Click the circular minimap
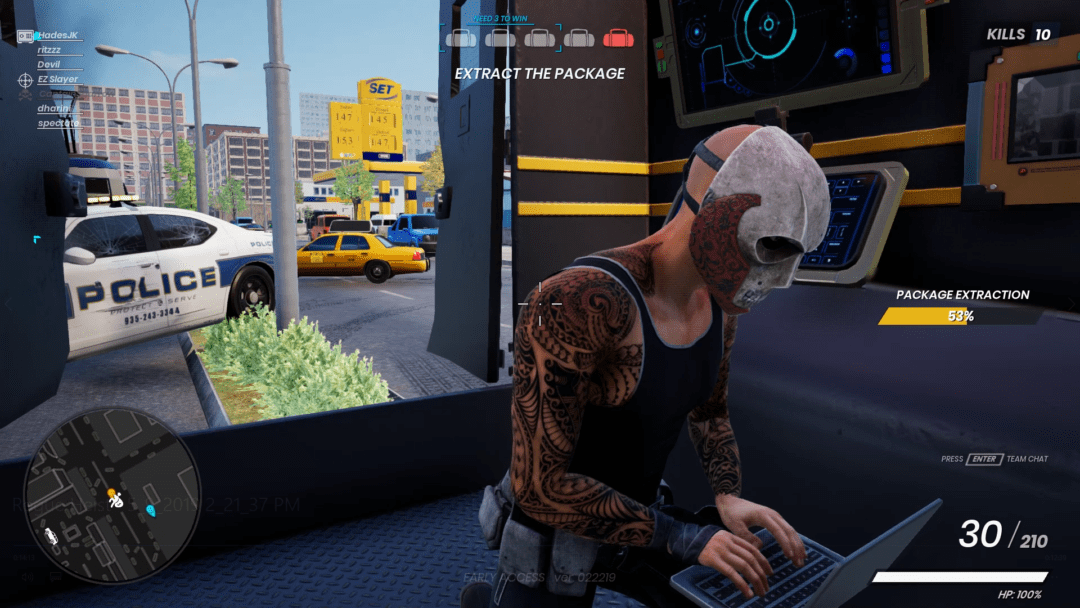The image size is (1080, 608). [111, 496]
